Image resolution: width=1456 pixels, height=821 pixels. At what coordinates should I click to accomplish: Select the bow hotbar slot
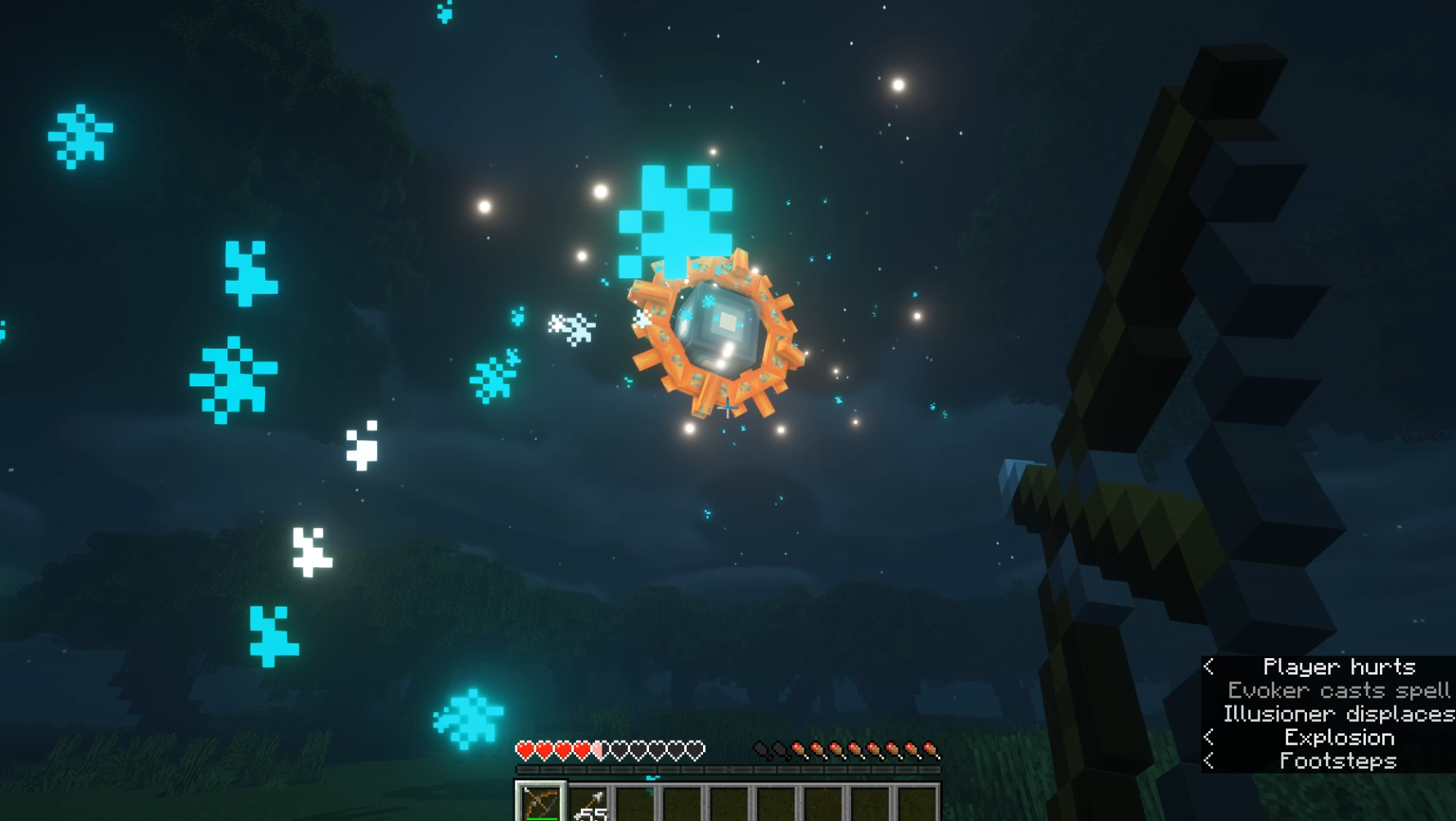(540, 802)
